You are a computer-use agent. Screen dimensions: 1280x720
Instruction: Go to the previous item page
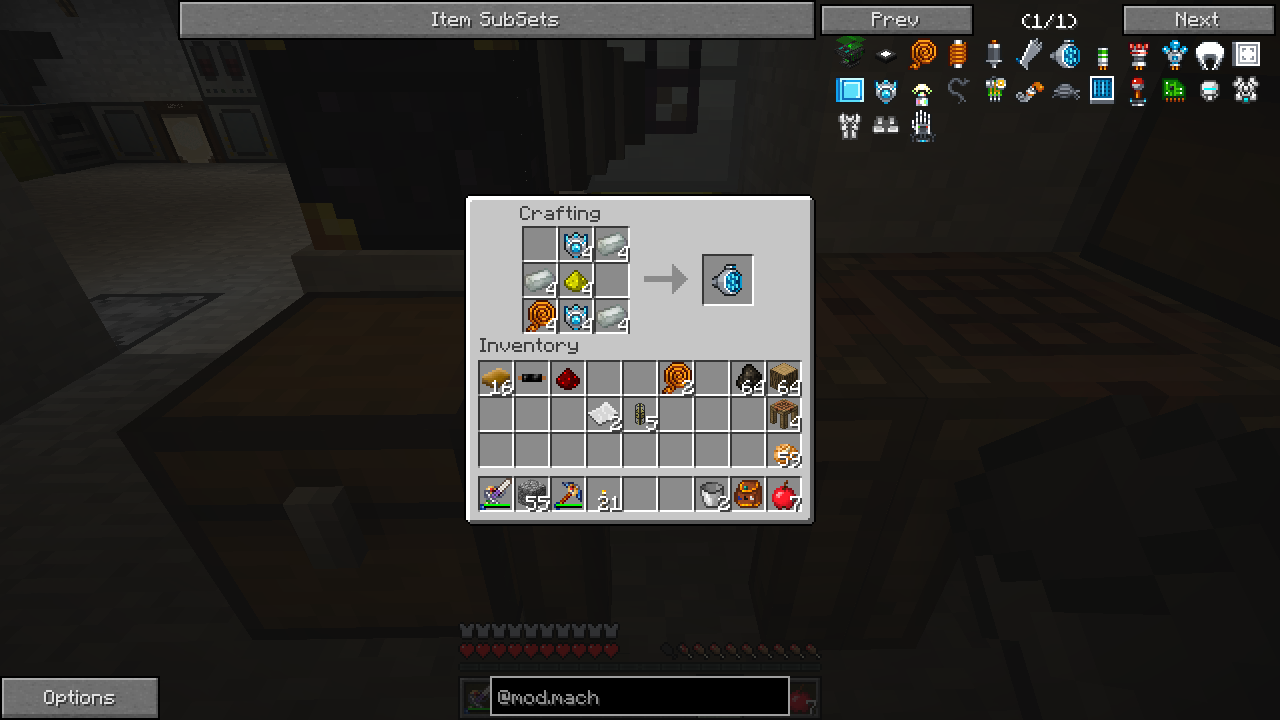(x=896, y=20)
